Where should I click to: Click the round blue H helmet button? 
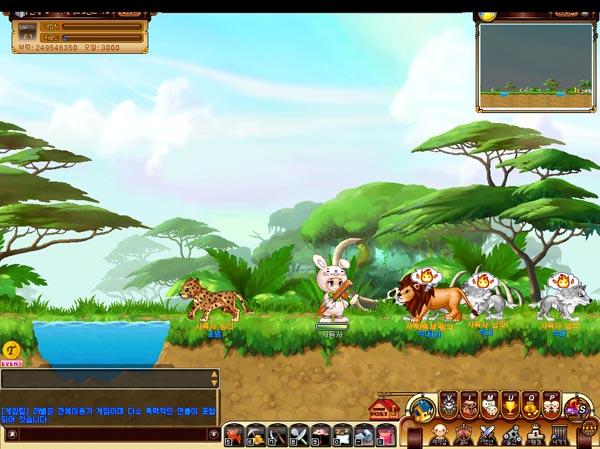click(x=422, y=407)
